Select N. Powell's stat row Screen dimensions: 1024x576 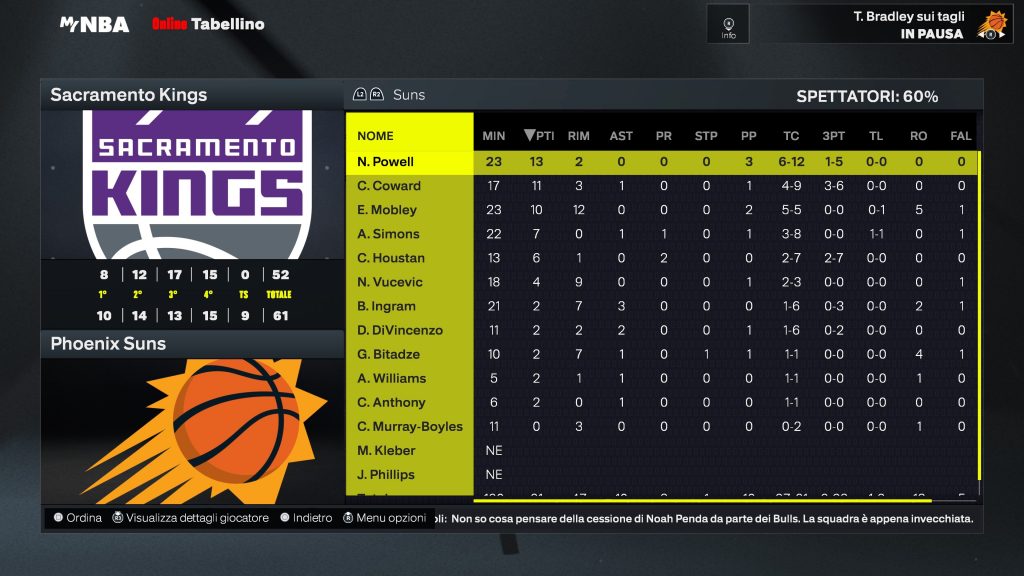click(386, 162)
